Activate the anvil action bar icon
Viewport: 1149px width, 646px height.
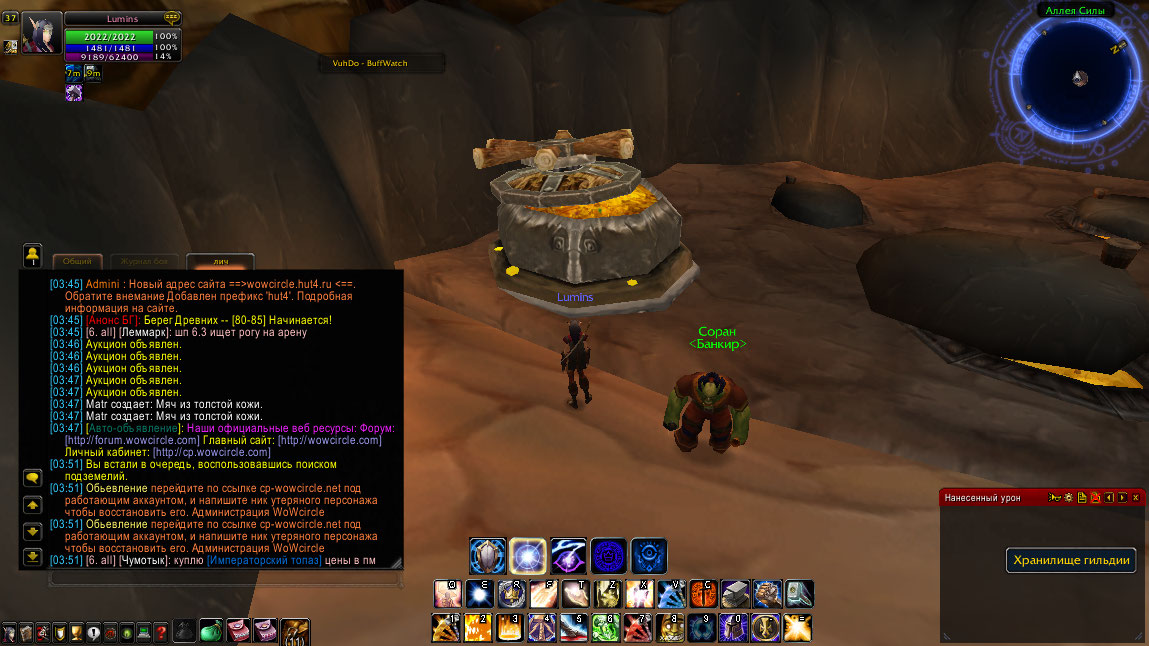735,594
